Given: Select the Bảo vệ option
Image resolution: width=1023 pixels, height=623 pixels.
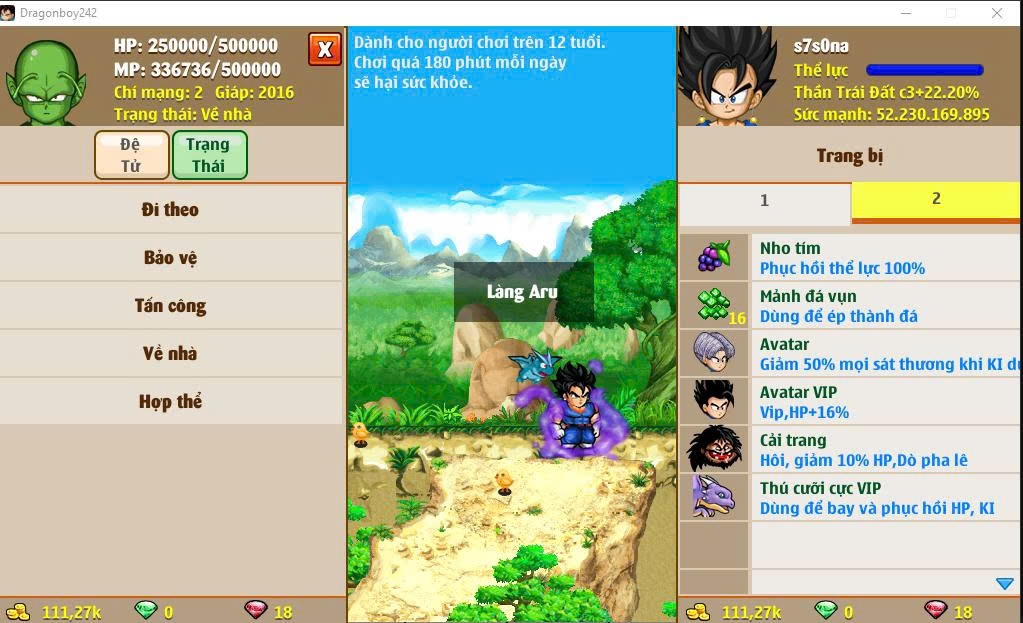Looking at the screenshot, I should (171, 258).
